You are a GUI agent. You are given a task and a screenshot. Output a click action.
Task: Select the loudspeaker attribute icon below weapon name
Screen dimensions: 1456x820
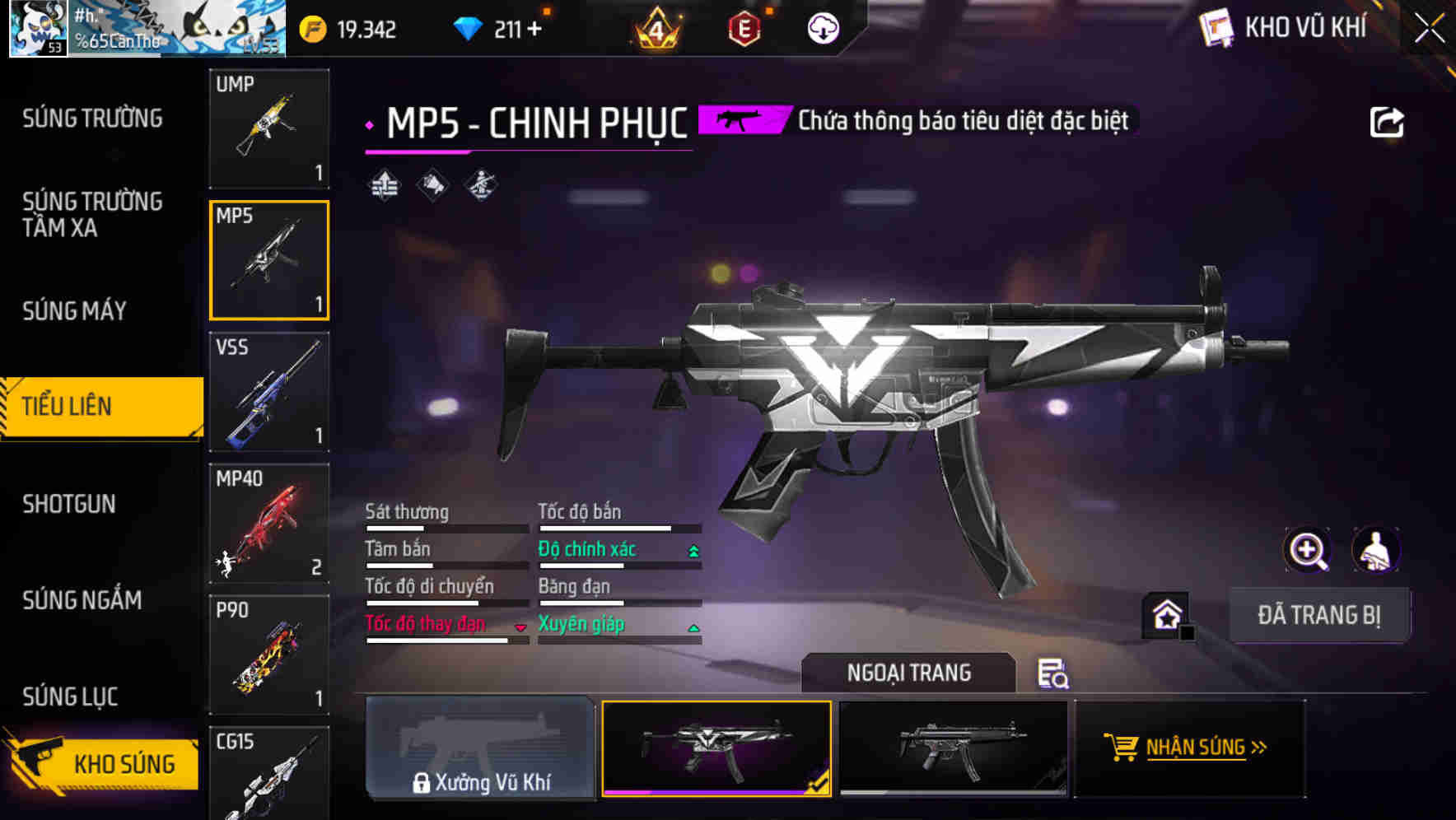[432, 184]
